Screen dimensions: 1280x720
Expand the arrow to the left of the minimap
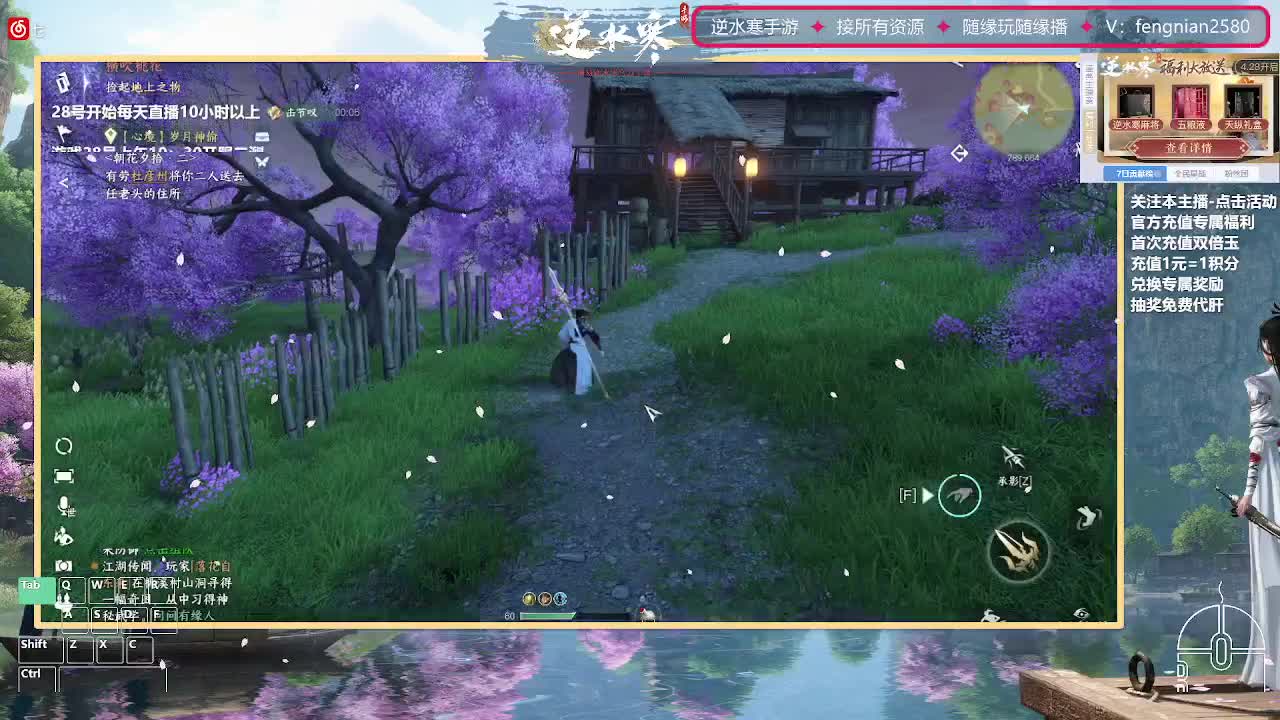pyautogui.click(x=960, y=153)
